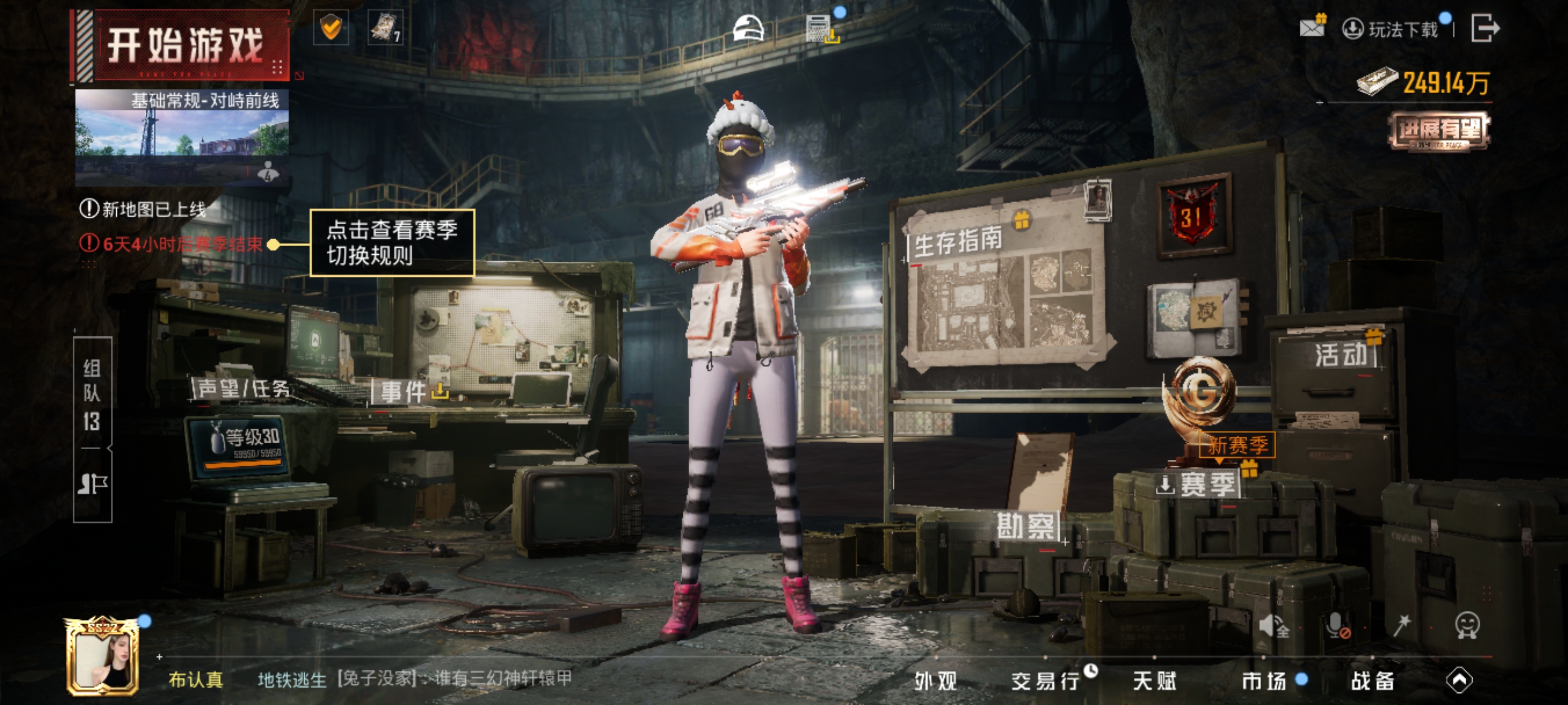Switch to the 外观 appearance tab
Screen dimensions: 1568x705
click(935, 681)
